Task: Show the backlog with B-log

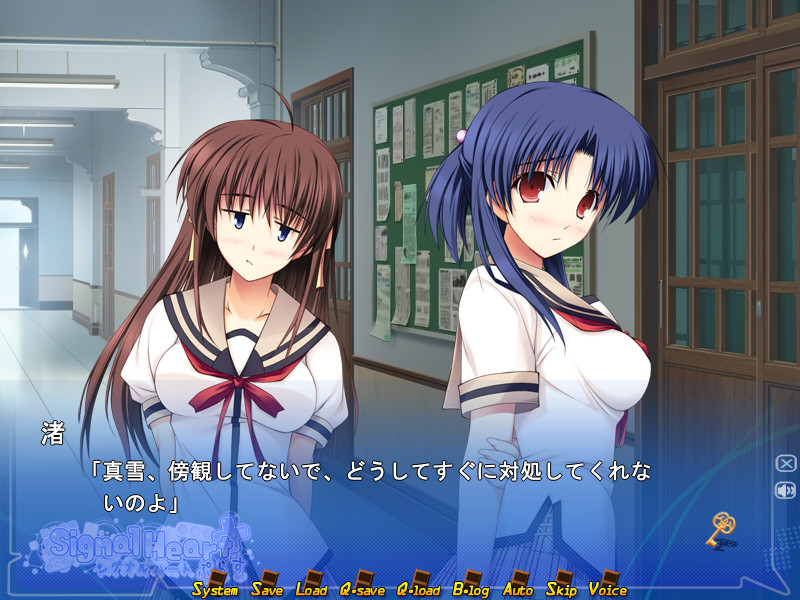Action: tap(472, 589)
